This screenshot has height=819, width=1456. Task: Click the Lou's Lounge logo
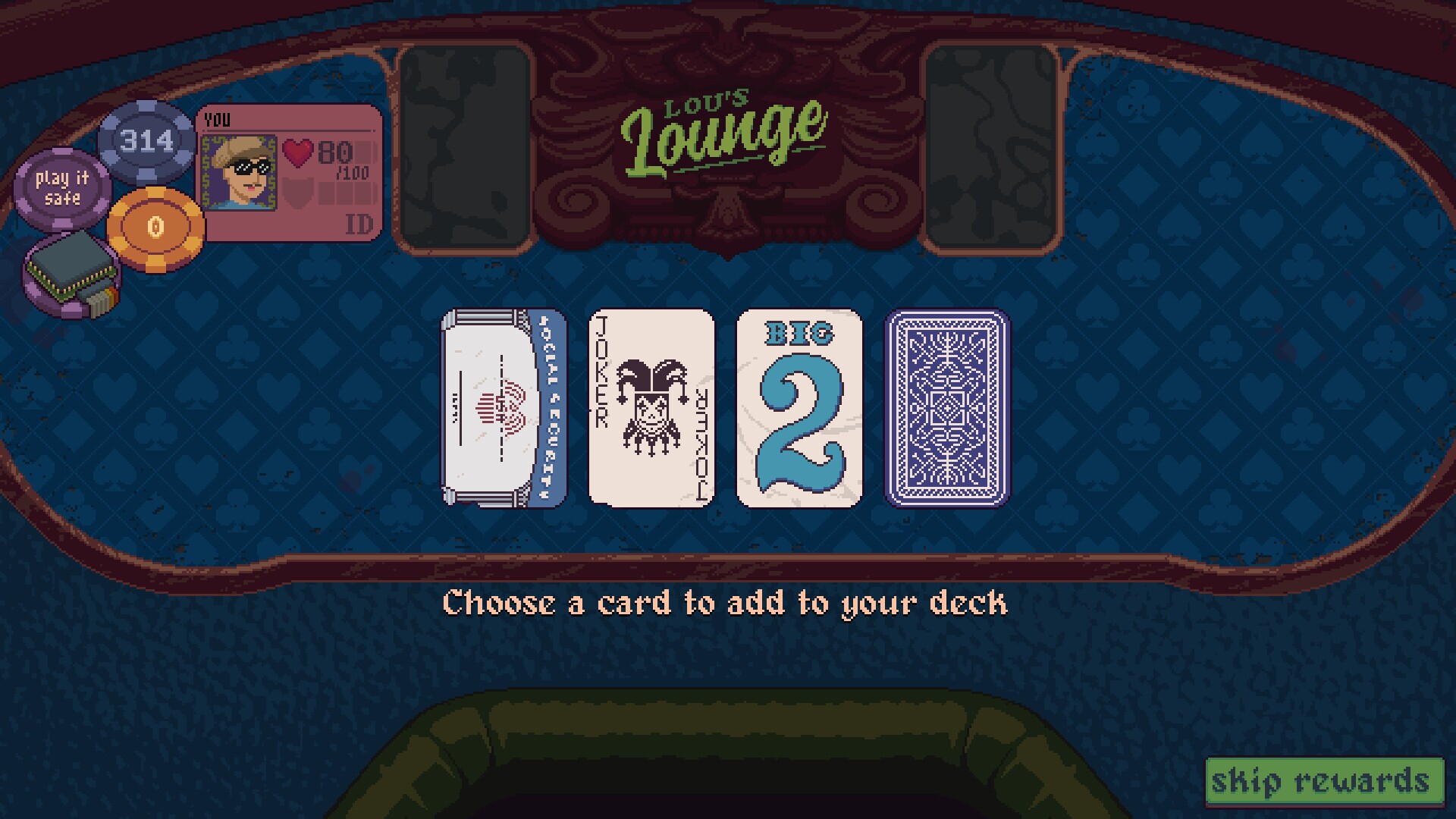coord(724,129)
